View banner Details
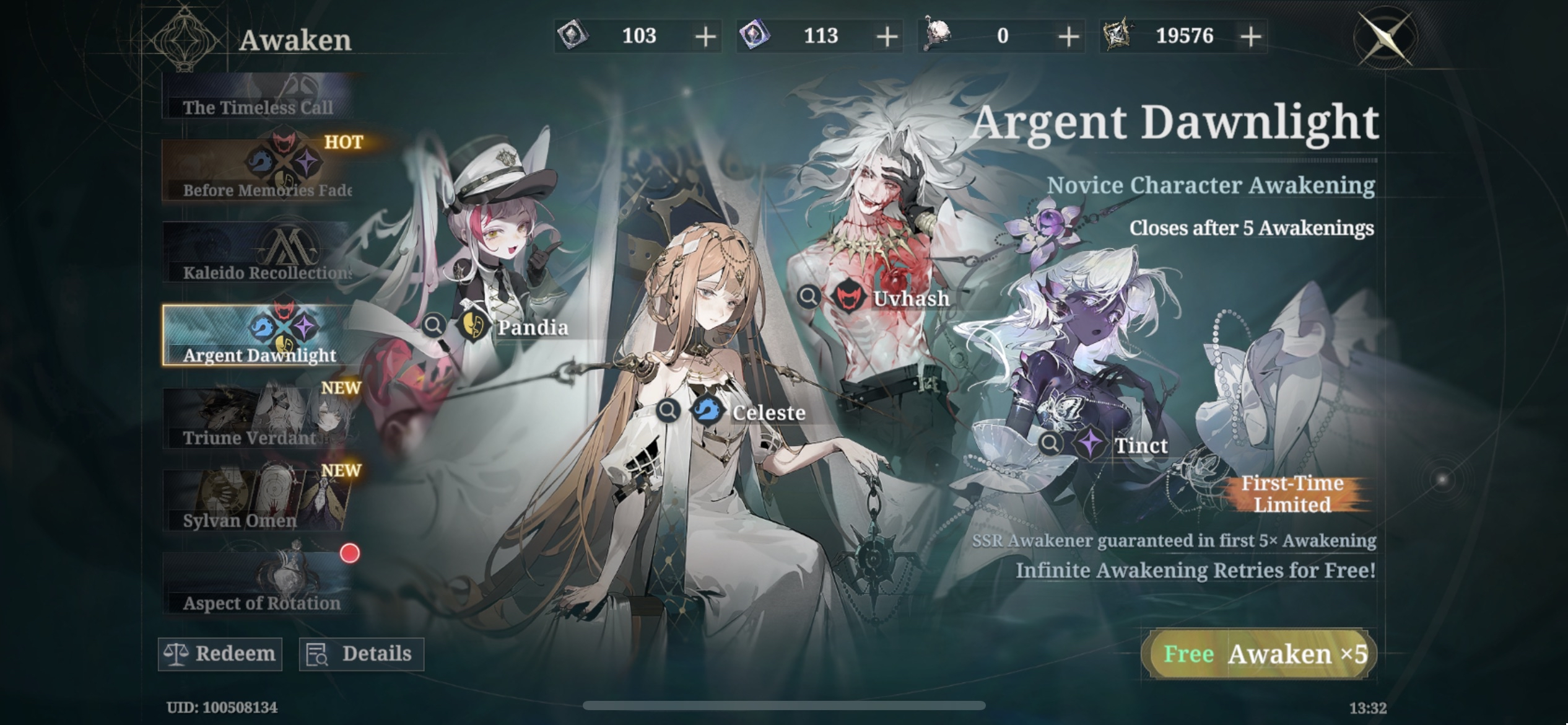This screenshot has height=725, width=1568. [361, 654]
